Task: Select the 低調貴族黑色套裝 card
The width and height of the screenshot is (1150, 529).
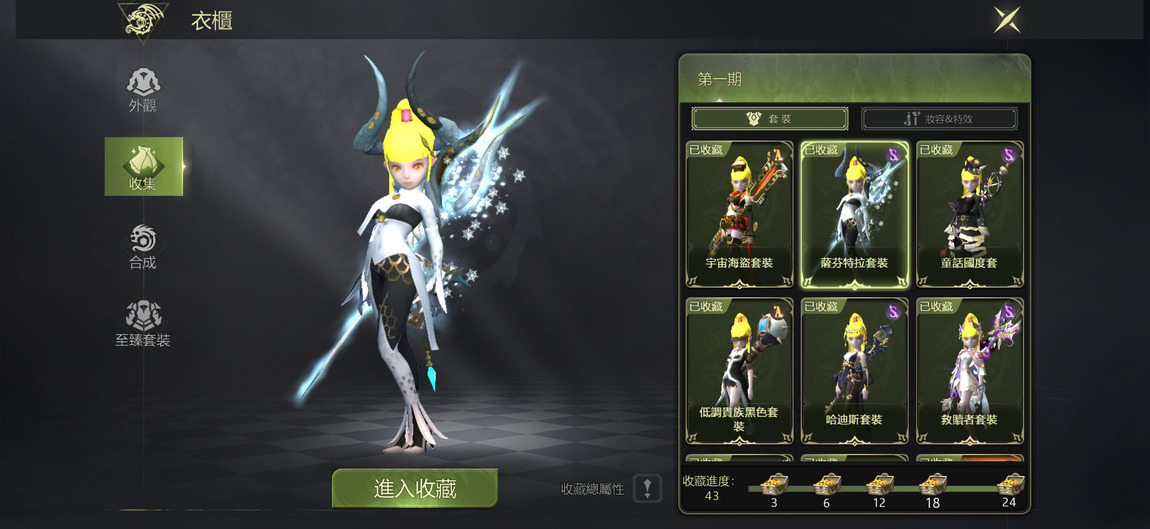Action: (740, 370)
